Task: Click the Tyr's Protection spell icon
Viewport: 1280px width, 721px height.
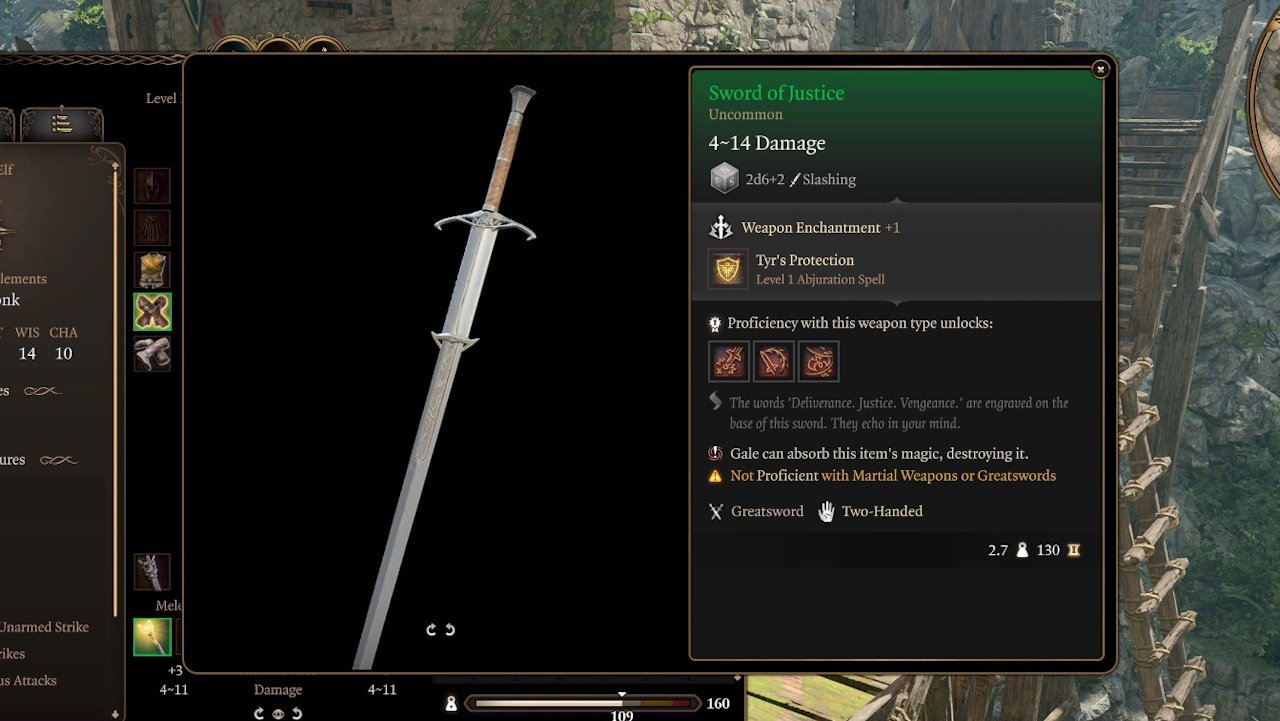Action: 728,269
